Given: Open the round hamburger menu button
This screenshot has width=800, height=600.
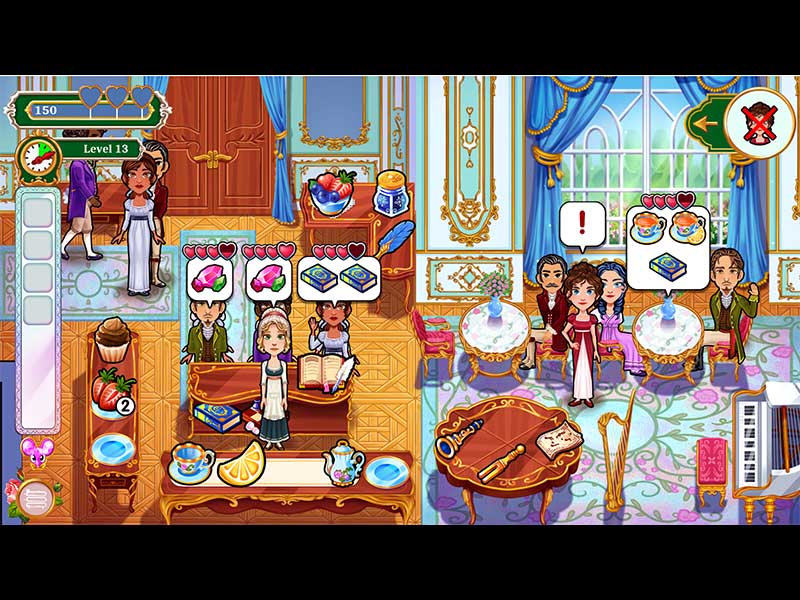Looking at the screenshot, I should (x=35, y=495).
